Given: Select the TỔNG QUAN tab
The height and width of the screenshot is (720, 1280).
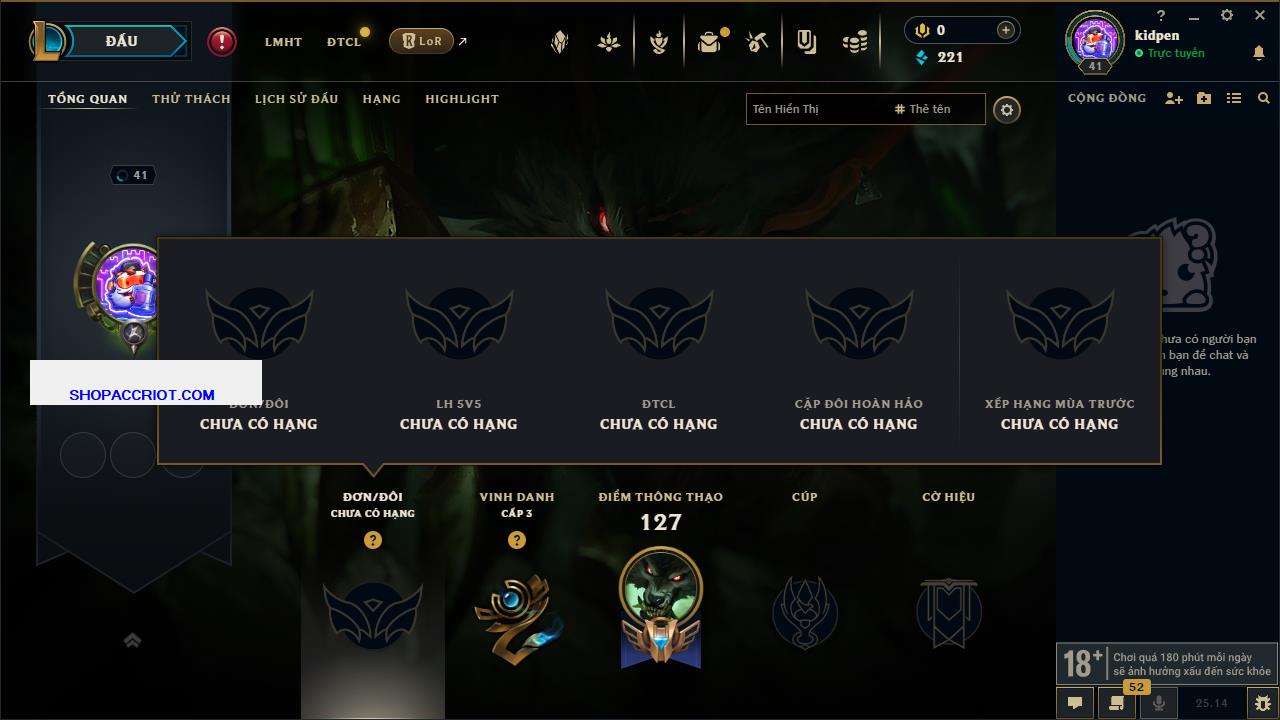Looking at the screenshot, I should 88,99.
